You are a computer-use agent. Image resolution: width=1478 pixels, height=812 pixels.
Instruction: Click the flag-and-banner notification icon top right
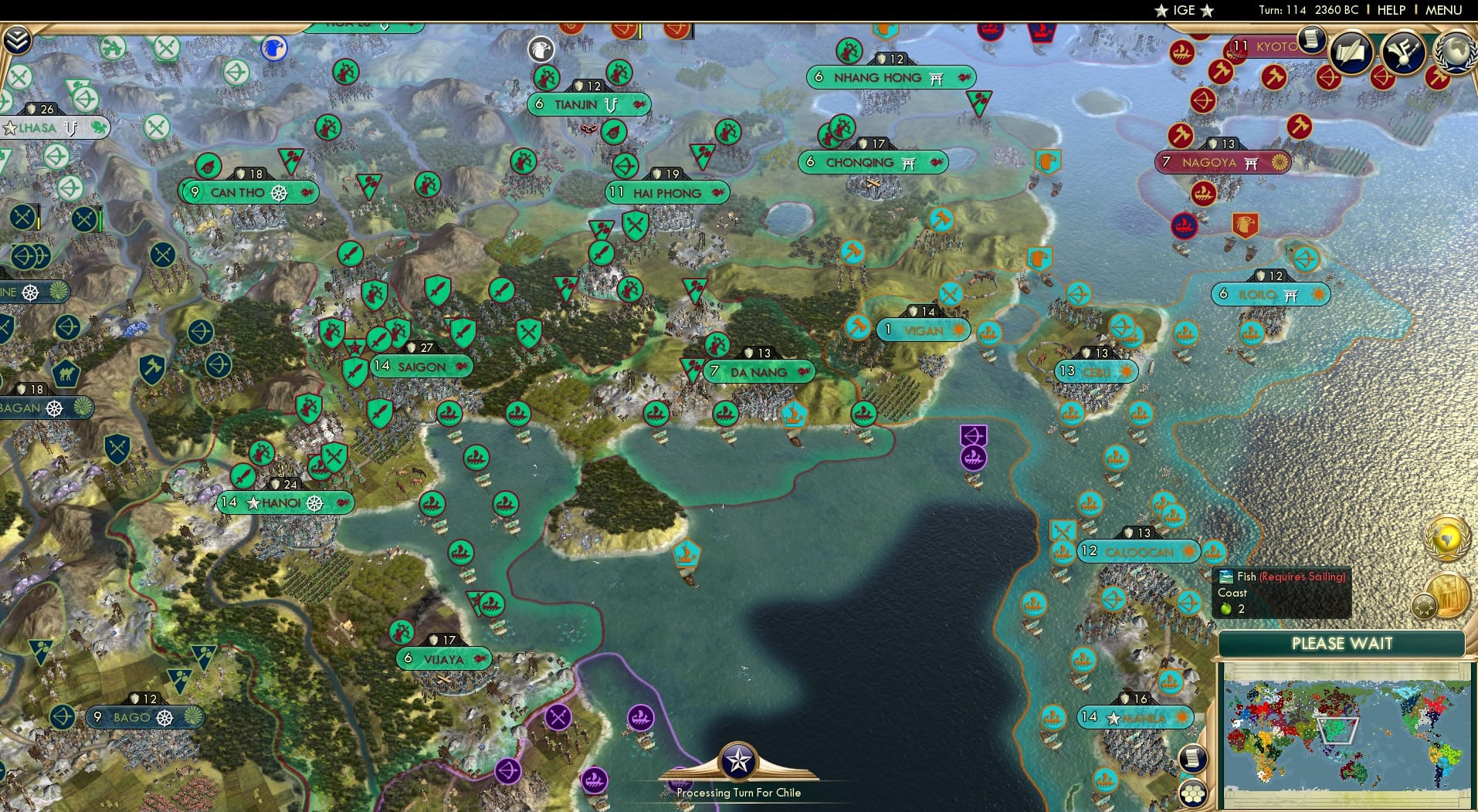tap(1403, 52)
